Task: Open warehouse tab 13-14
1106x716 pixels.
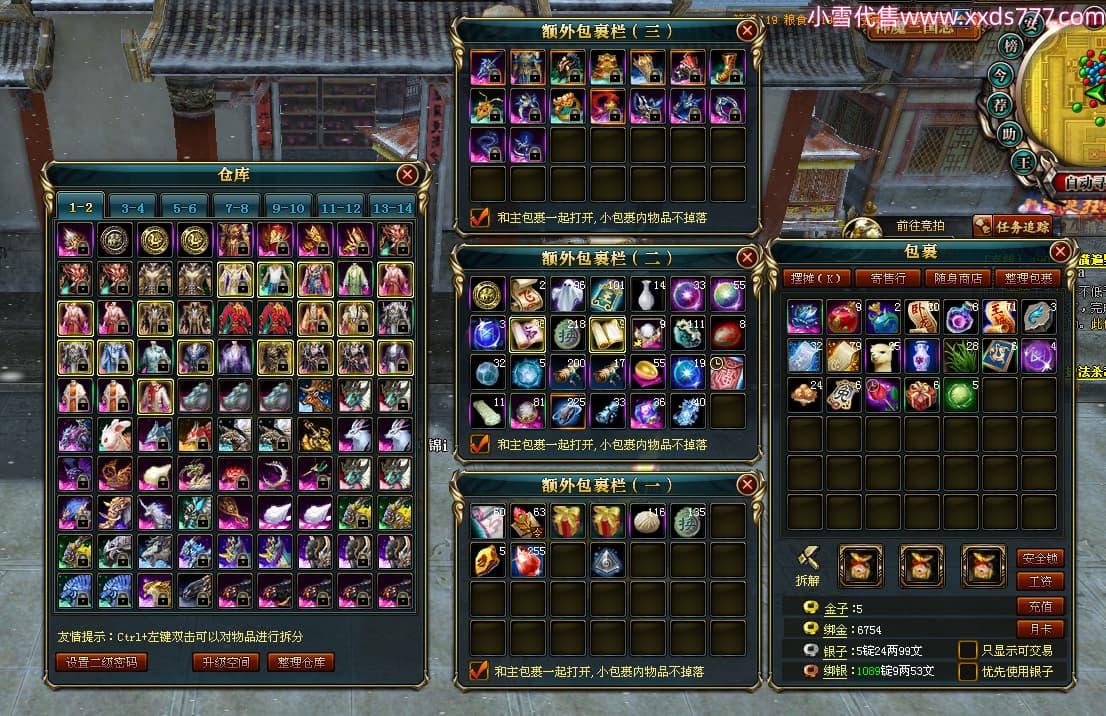Action: [x=391, y=207]
